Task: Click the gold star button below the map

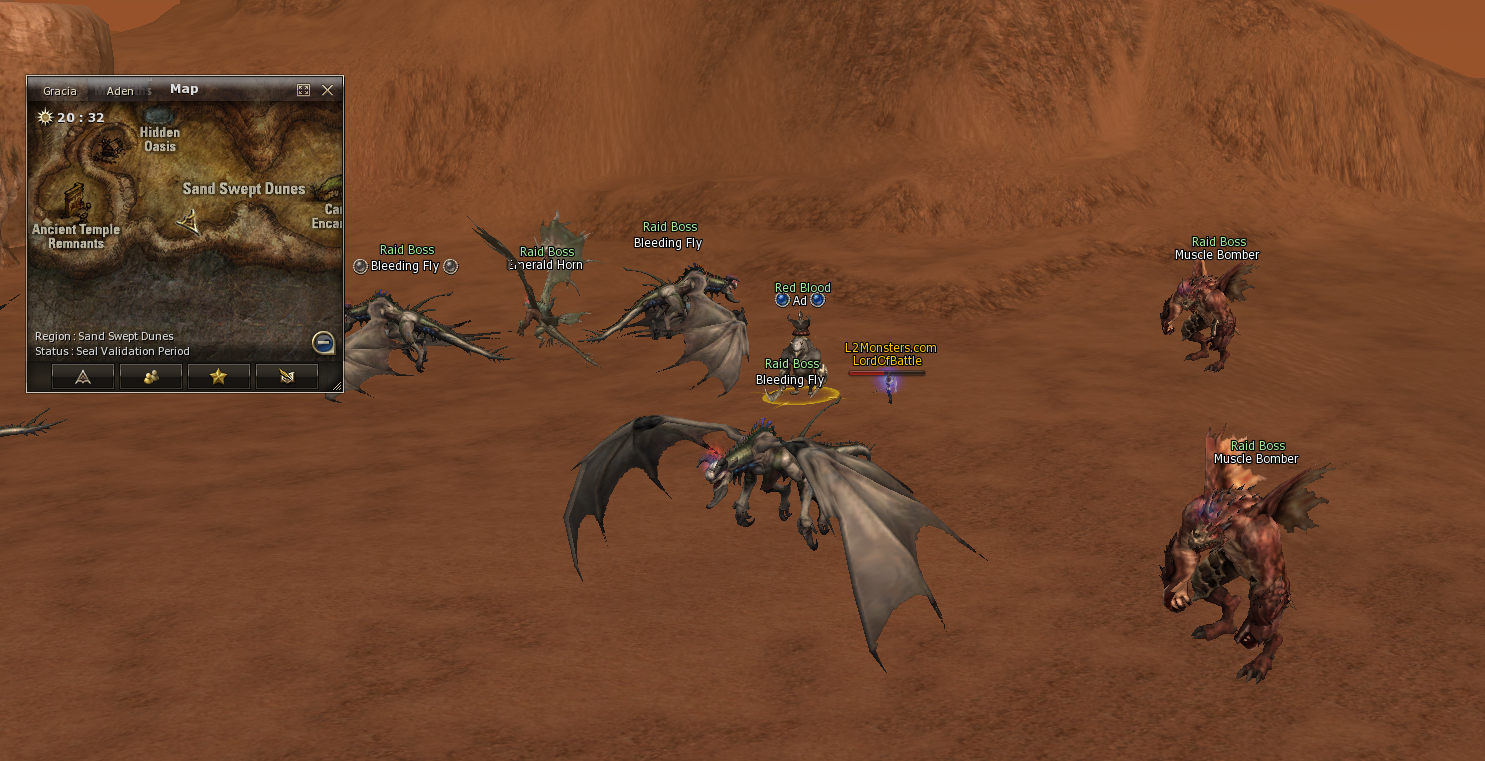Action: [218, 376]
